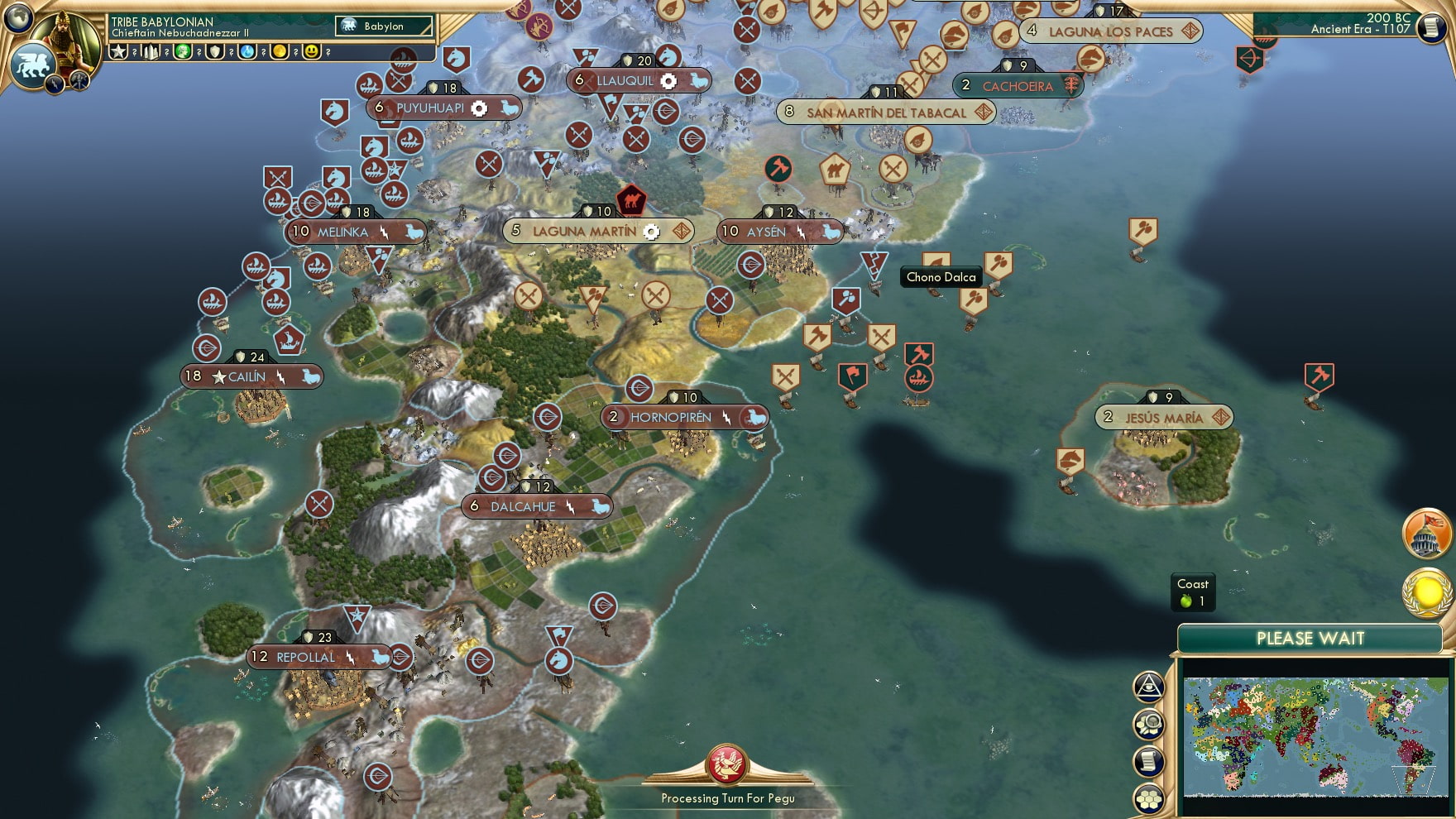Viewport: 1456px width, 819px height.
Task: Click the gold coin icon in the status ribbon
Action: [280, 52]
